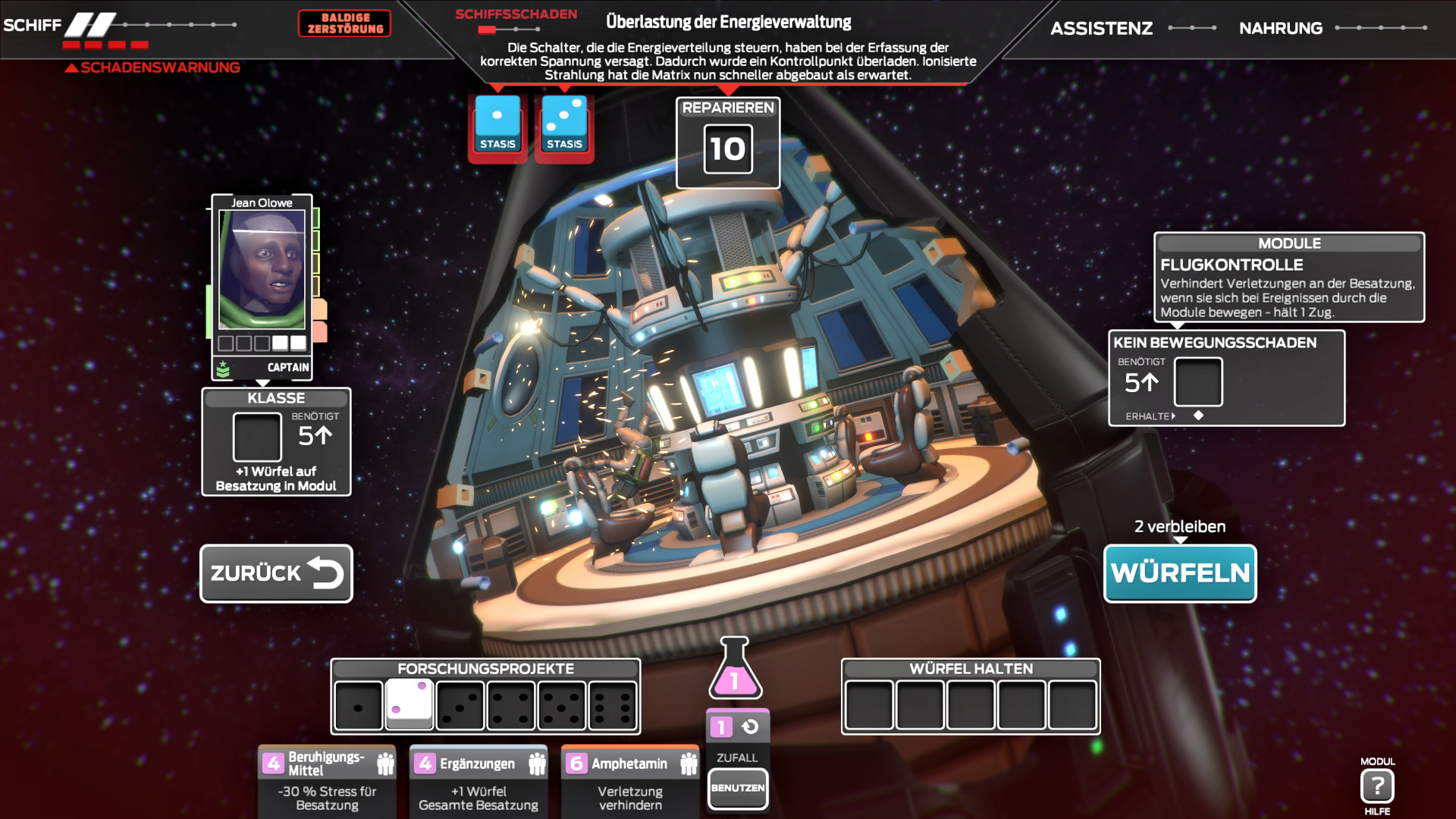This screenshot has height=819, width=1456.
Task: Roll the dice with the WÜRFELN button
Action: 1180,573
